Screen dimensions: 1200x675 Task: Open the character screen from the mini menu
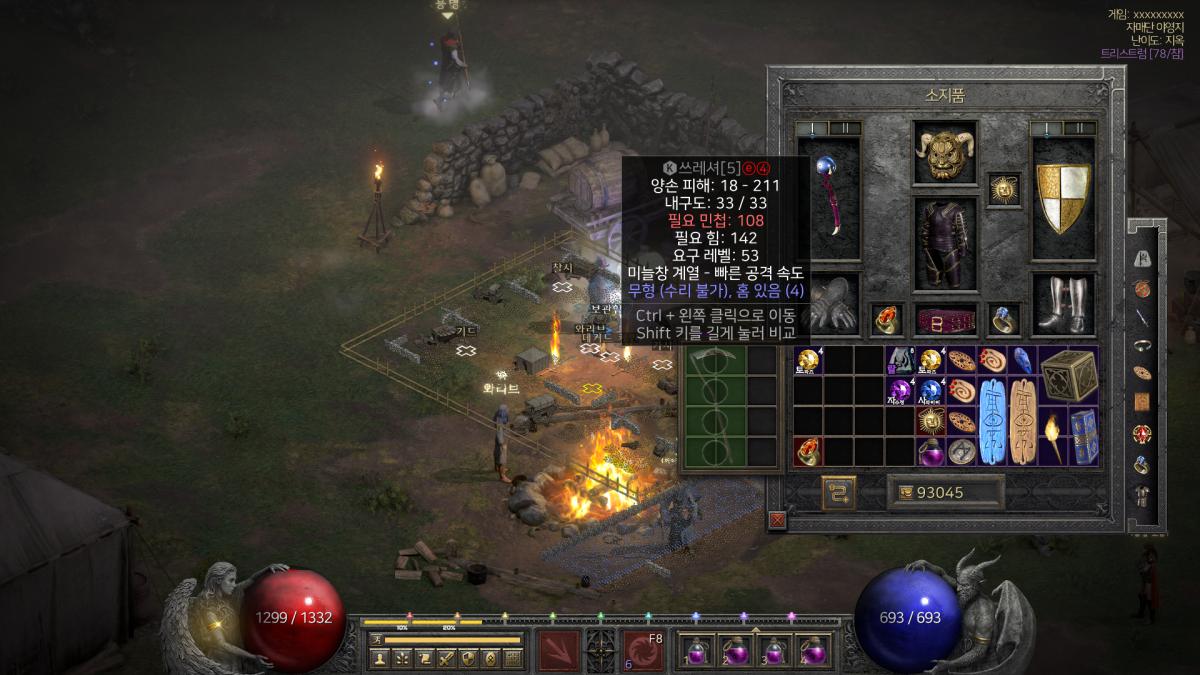(x=379, y=658)
